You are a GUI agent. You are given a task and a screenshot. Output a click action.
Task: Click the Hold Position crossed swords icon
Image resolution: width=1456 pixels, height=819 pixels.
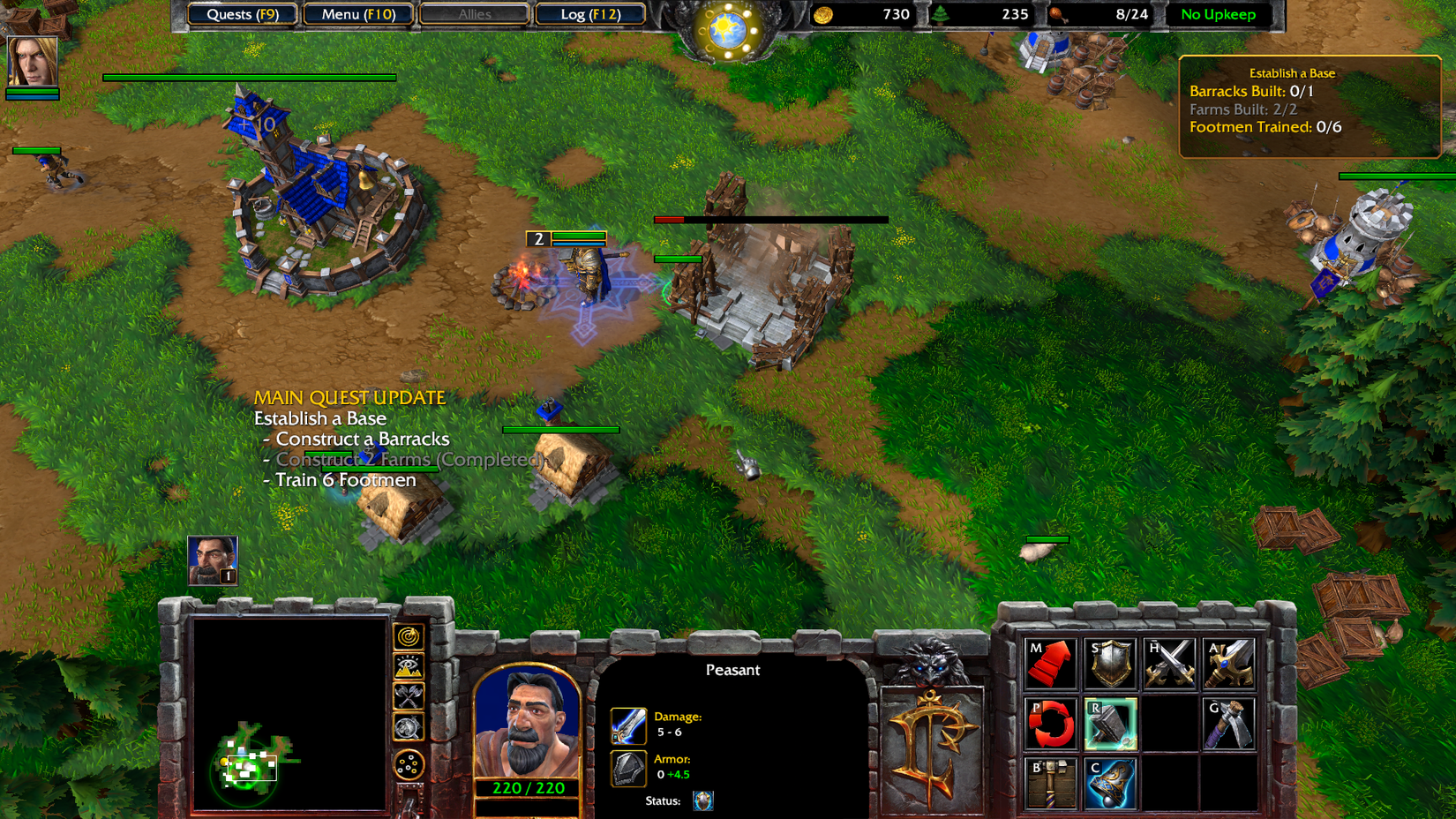tap(1168, 664)
